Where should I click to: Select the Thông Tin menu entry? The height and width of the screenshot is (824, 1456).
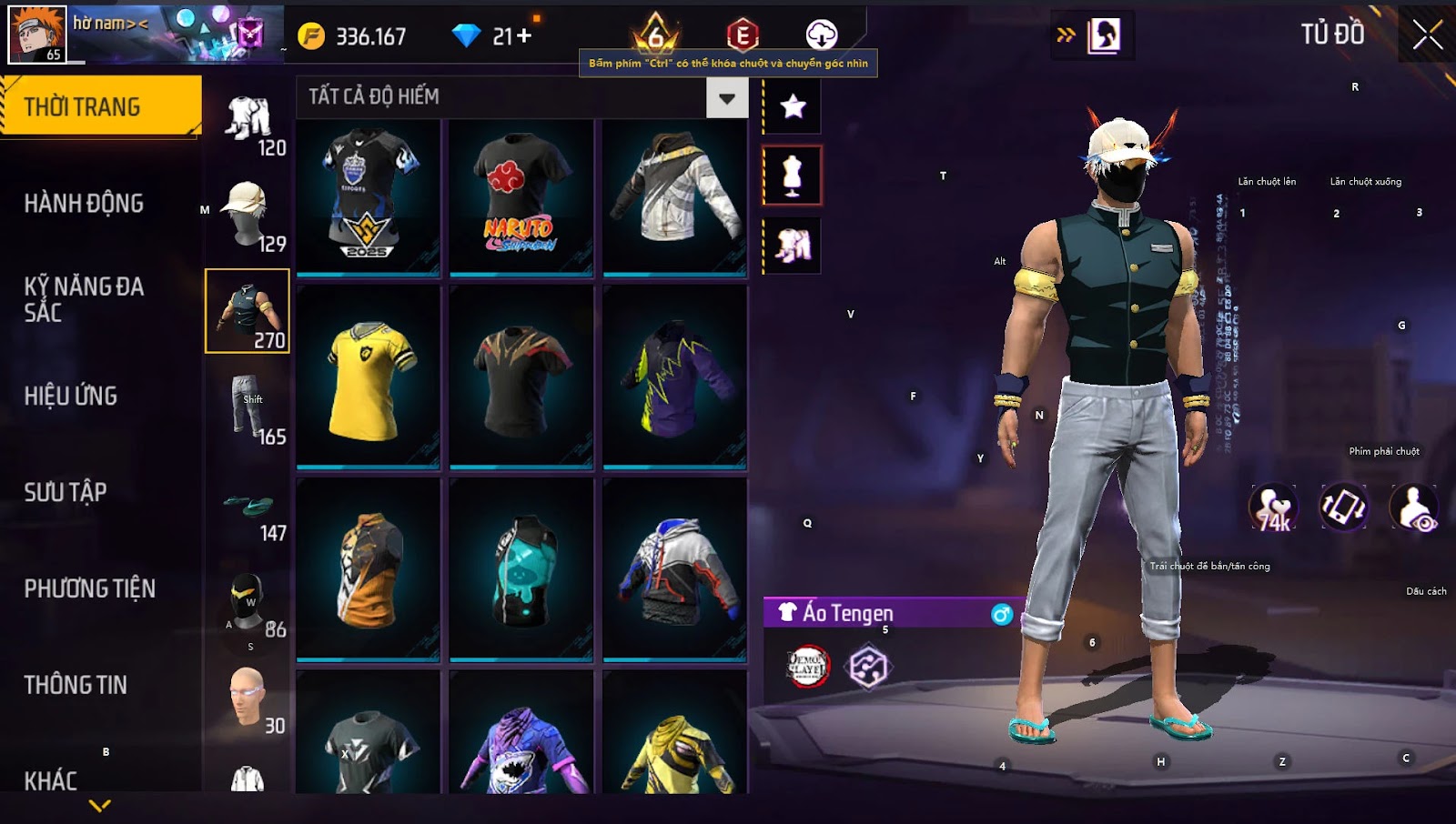(x=76, y=685)
